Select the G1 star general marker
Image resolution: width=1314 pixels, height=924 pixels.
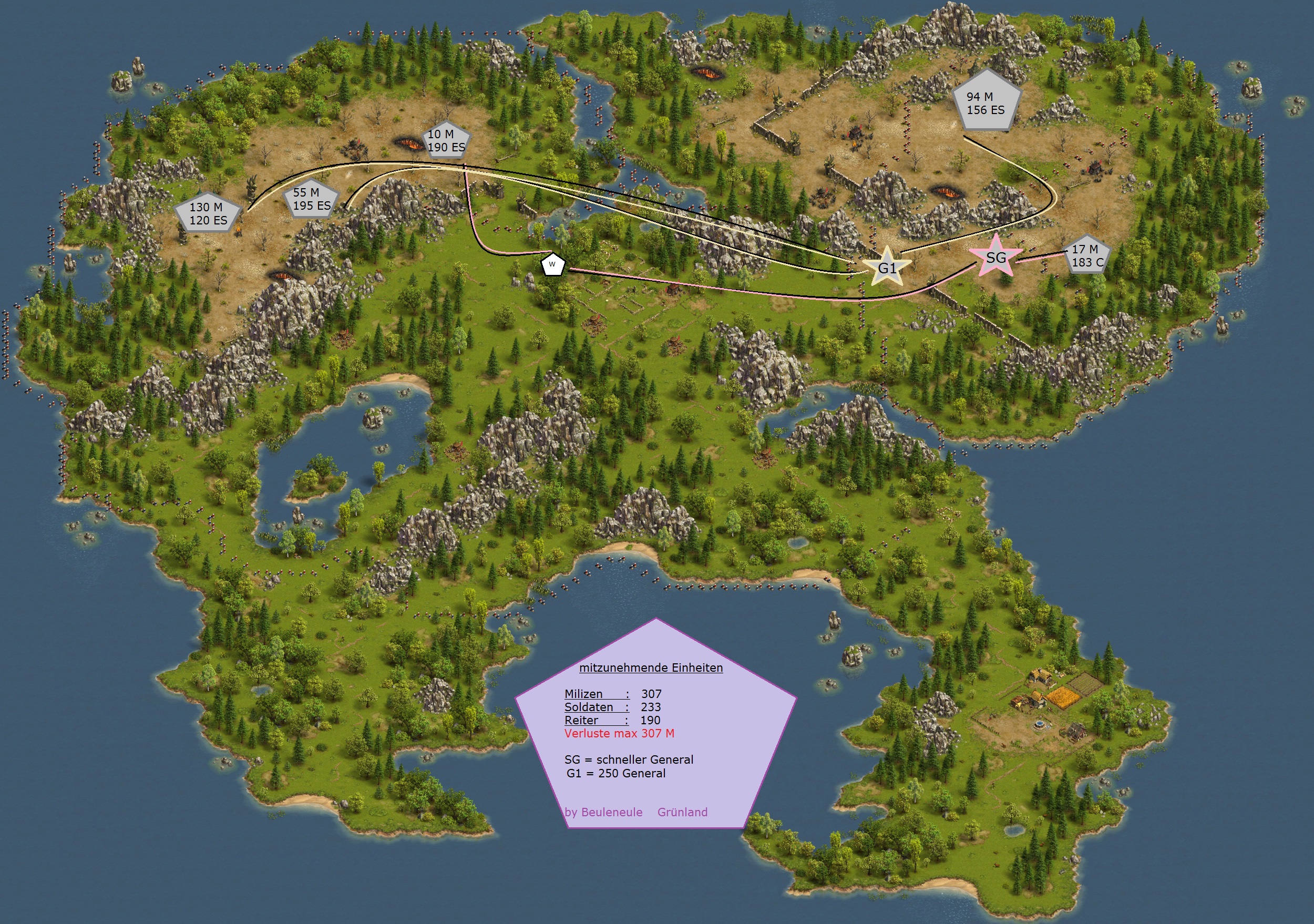[887, 267]
